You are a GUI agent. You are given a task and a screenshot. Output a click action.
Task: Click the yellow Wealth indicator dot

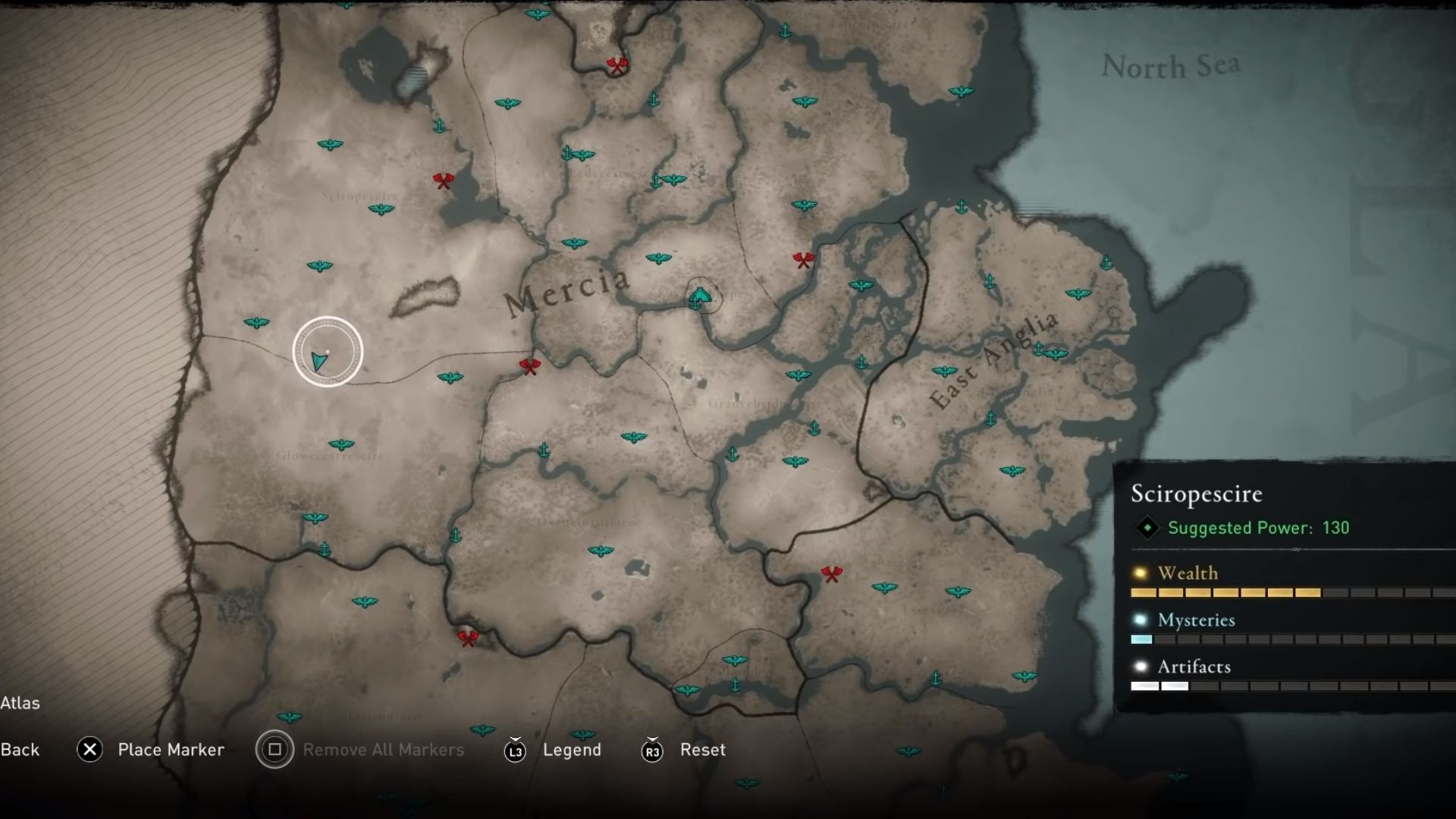[x=1140, y=573]
